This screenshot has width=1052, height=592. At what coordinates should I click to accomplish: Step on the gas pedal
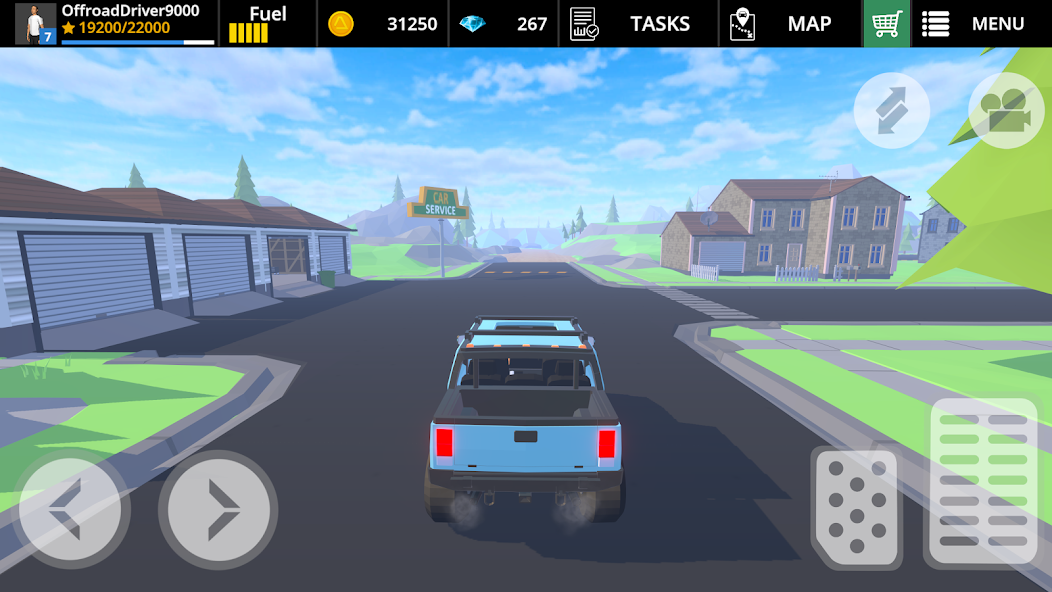click(983, 480)
